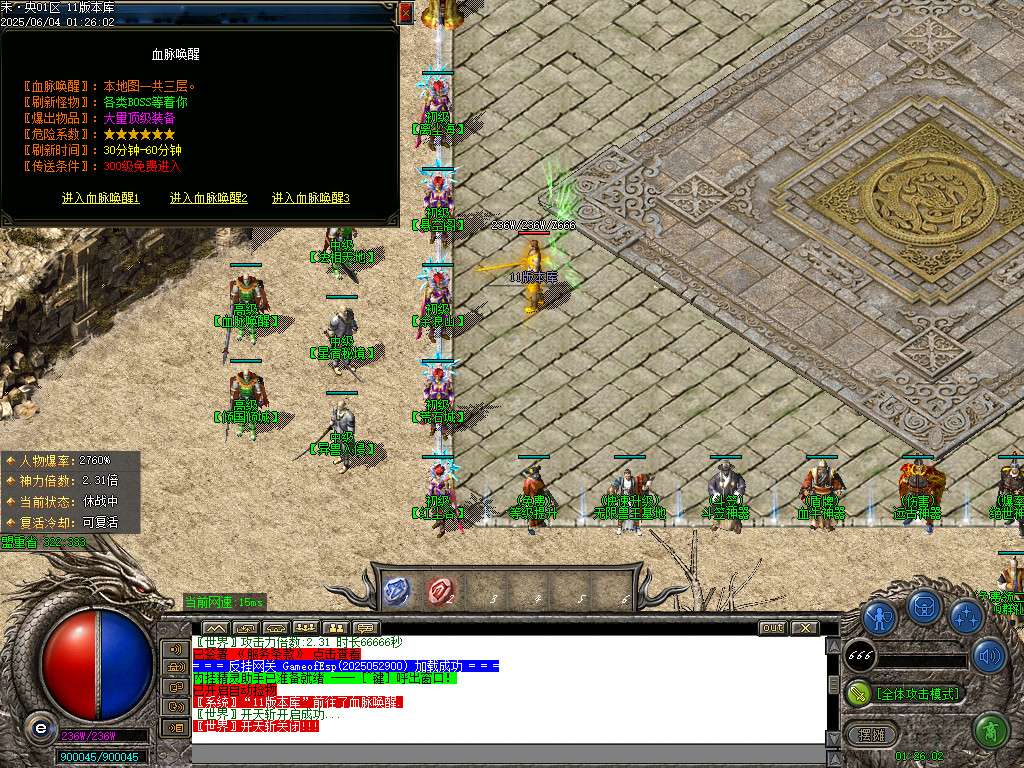This screenshot has width=1024, height=768.
Task: Close the 血脉唤醒 dialog with red X
Action: pyautogui.click(x=405, y=13)
